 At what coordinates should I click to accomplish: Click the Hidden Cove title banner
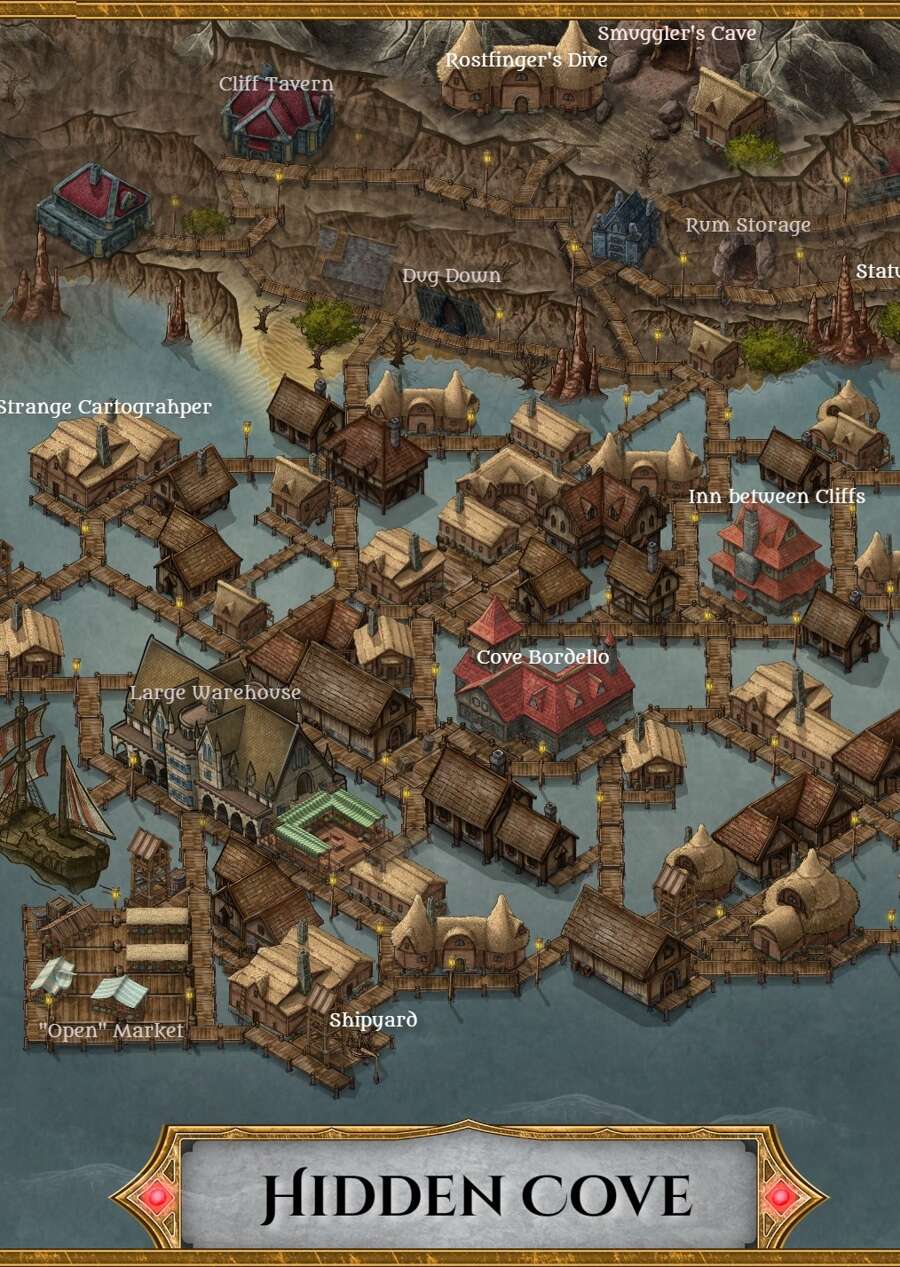[476, 1194]
